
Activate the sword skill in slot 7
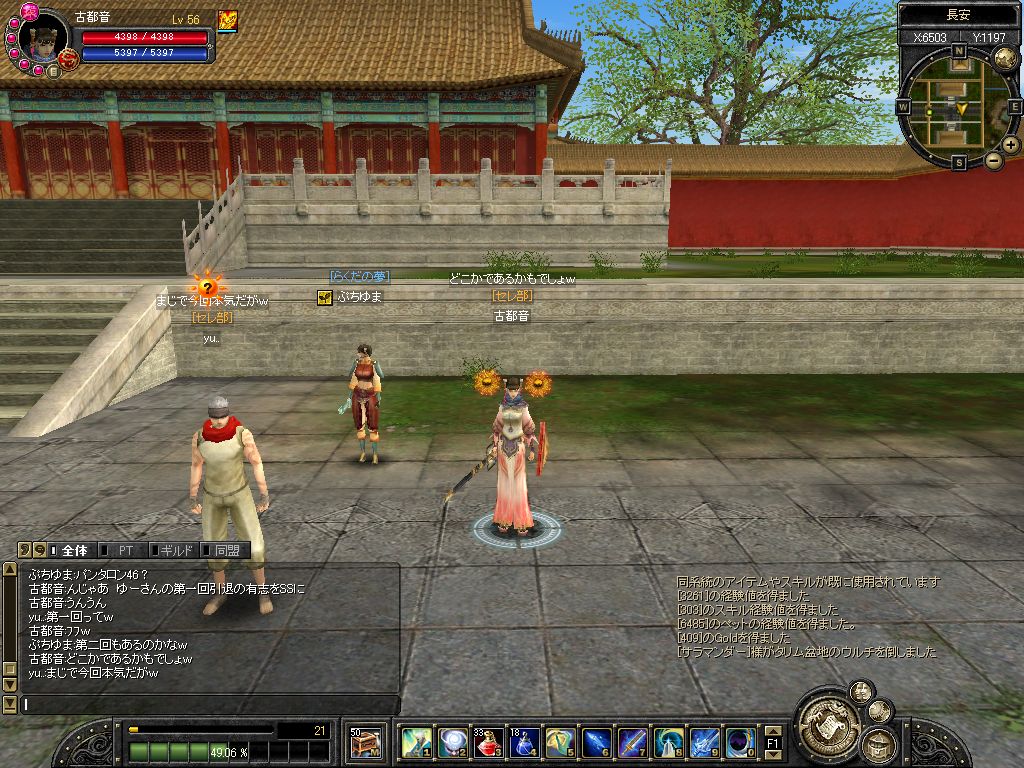click(632, 743)
